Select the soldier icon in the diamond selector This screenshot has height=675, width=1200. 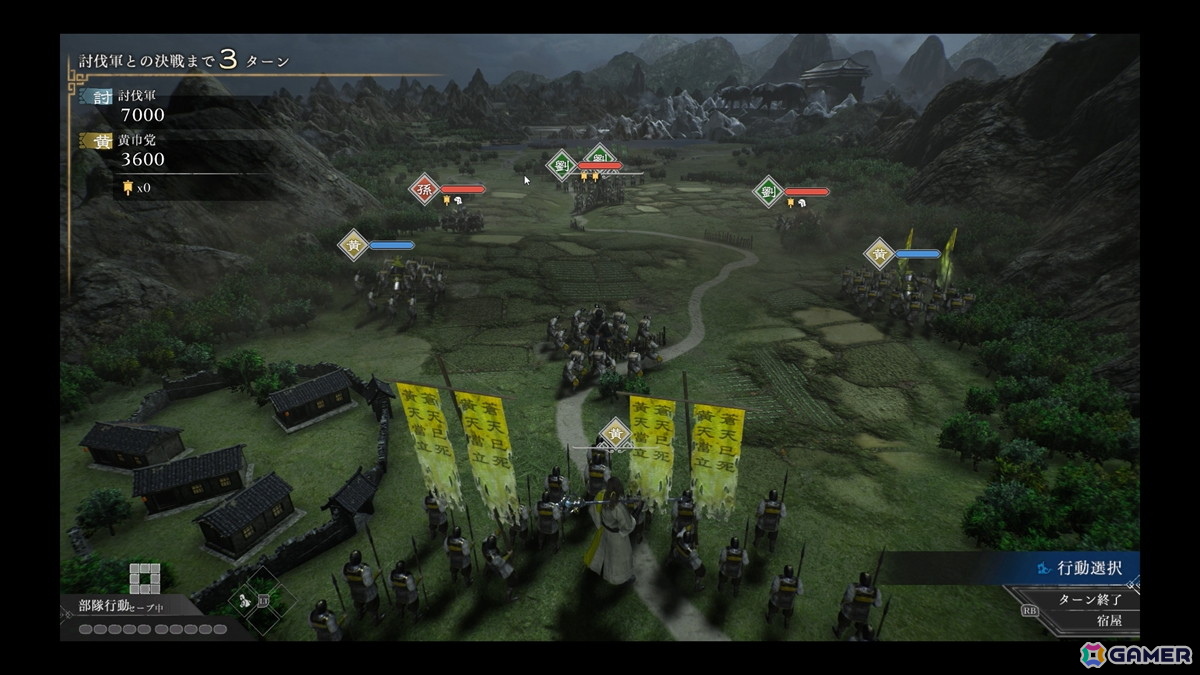245,600
